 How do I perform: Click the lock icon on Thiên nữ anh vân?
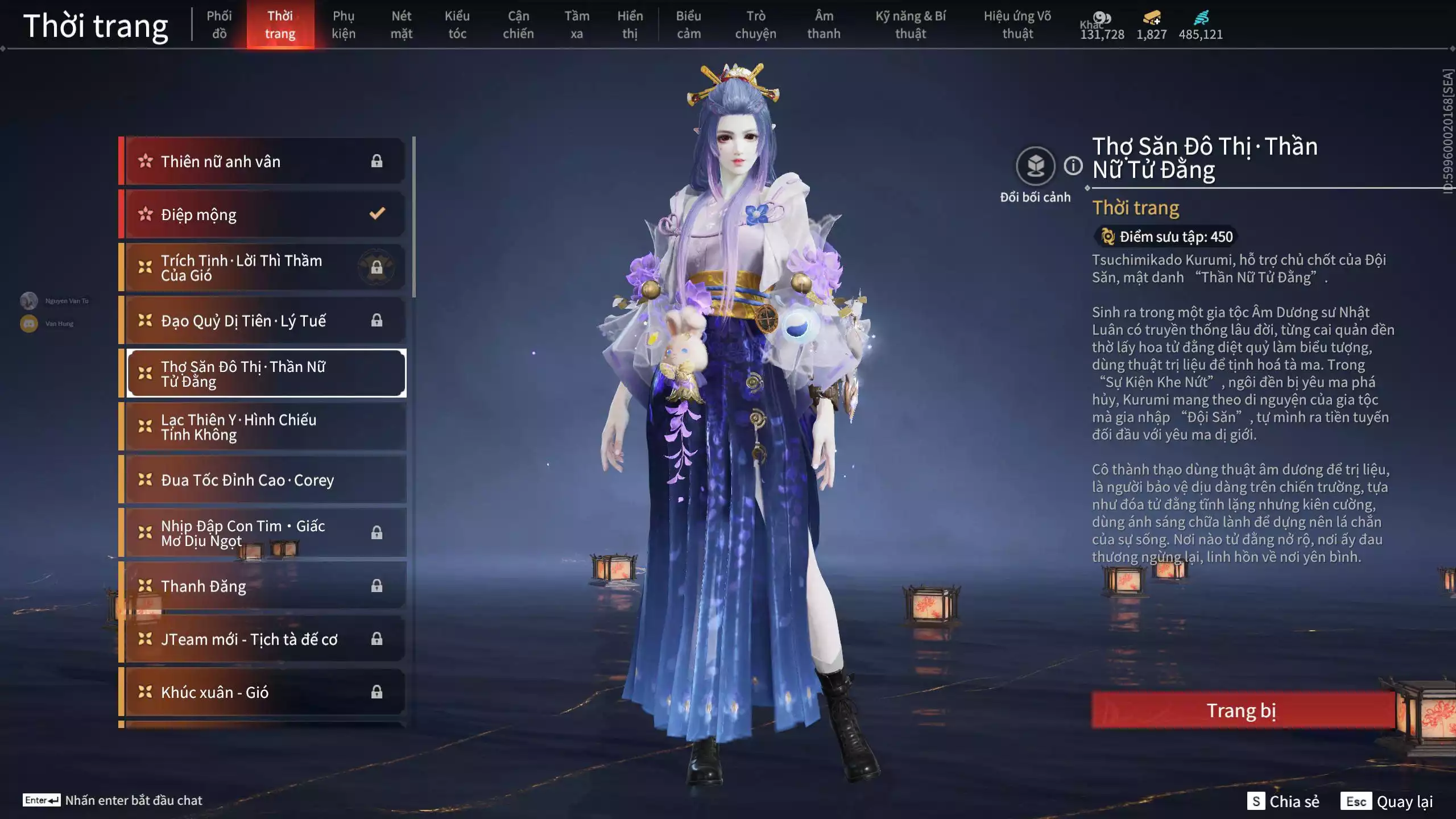coord(377,161)
